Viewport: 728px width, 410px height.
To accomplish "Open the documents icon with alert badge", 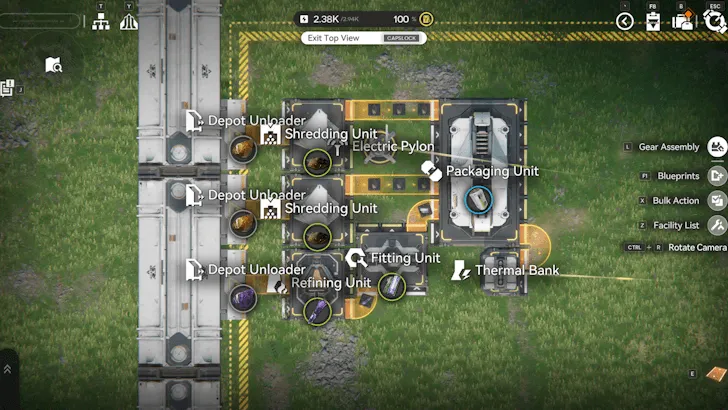I will coord(7,89).
